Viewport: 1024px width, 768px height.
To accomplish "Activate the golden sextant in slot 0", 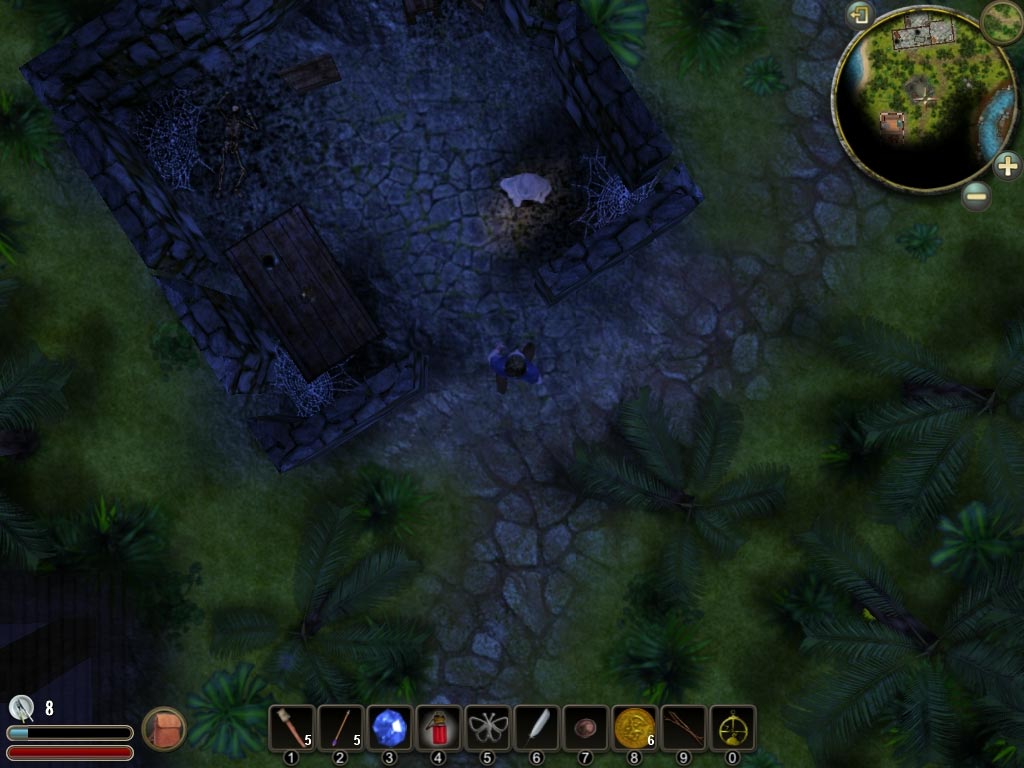I will coord(732,727).
